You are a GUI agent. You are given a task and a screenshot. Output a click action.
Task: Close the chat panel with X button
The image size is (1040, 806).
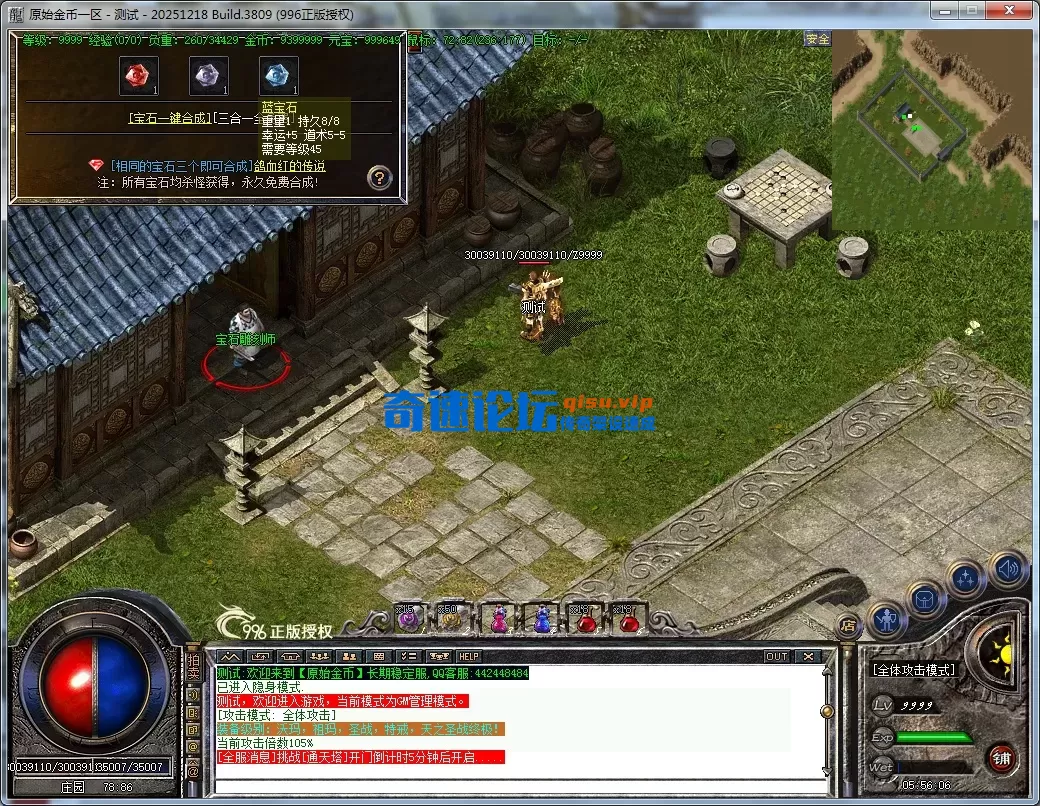(807, 656)
